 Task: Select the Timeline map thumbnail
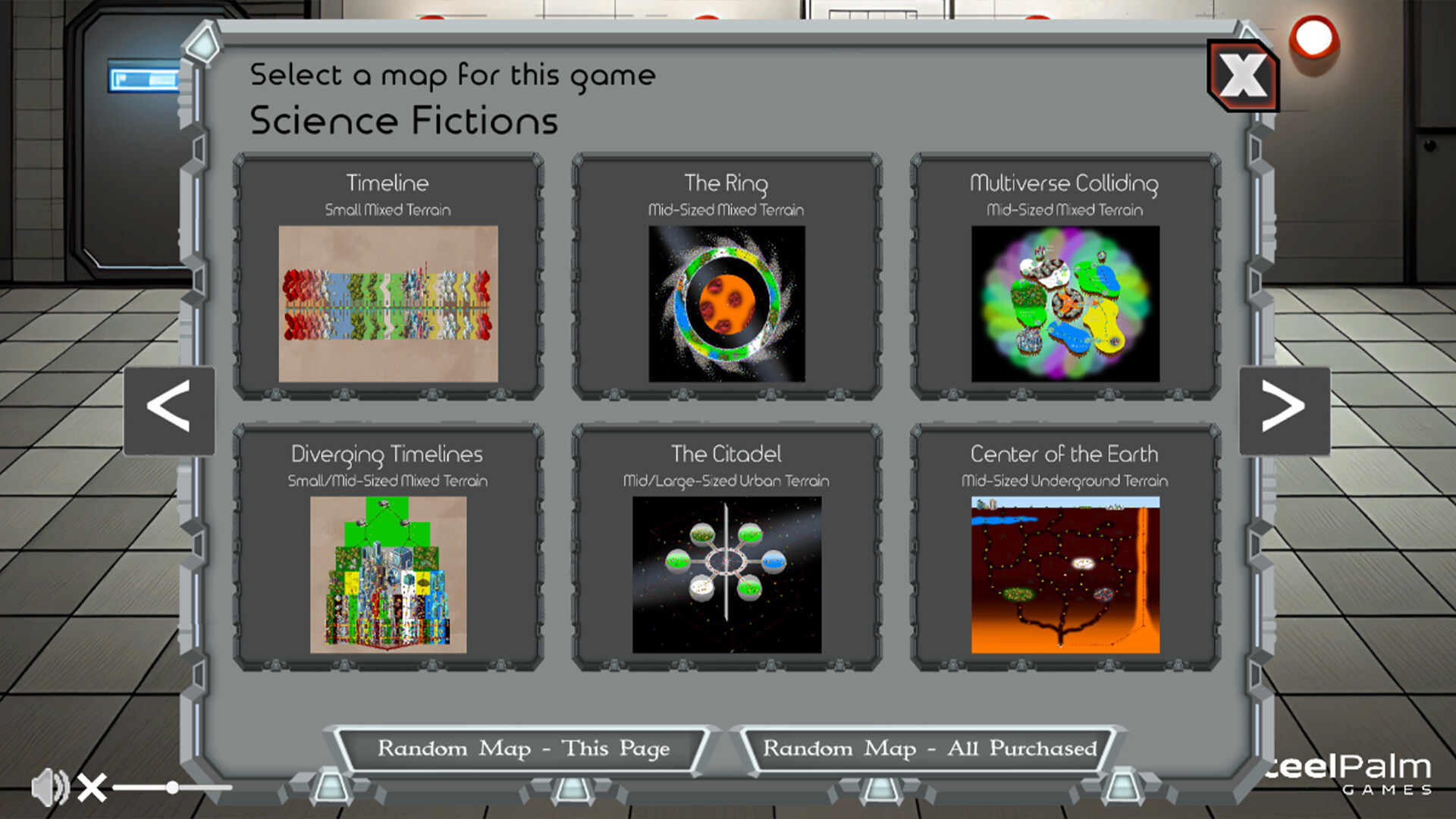pyautogui.click(x=388, y=302)
